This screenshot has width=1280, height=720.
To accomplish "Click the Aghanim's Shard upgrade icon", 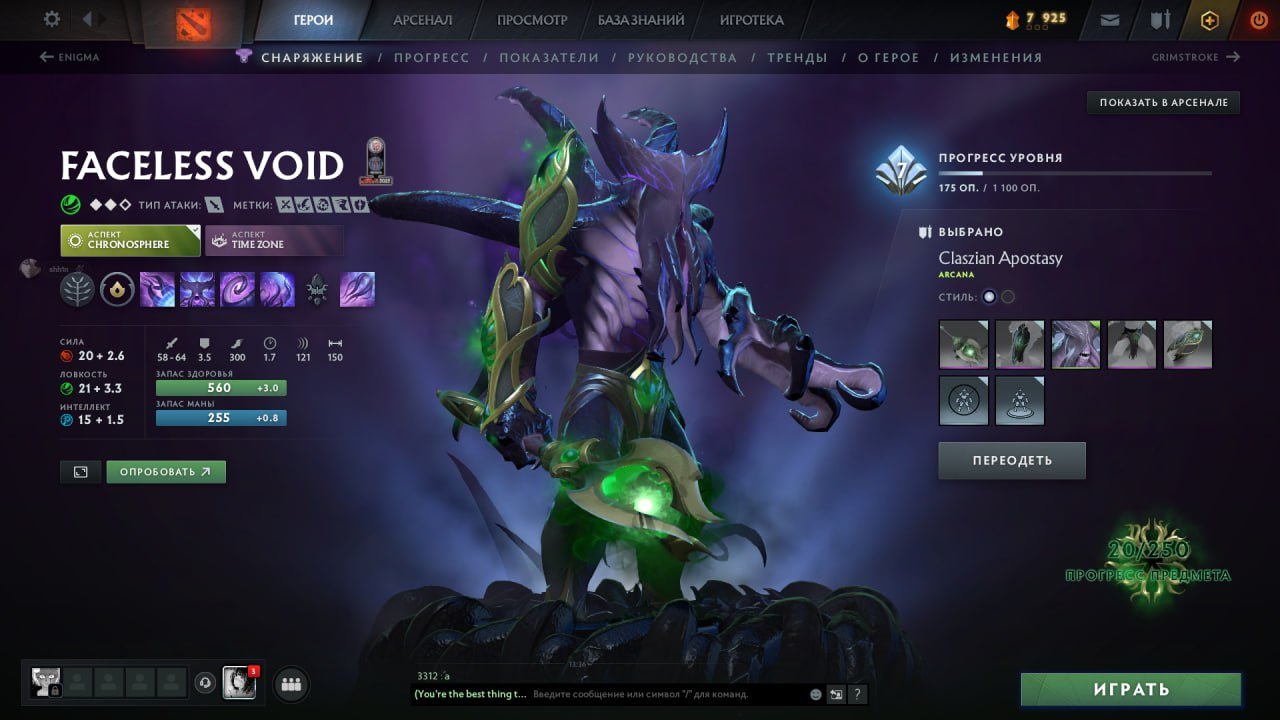I will (x=117, y=289).
